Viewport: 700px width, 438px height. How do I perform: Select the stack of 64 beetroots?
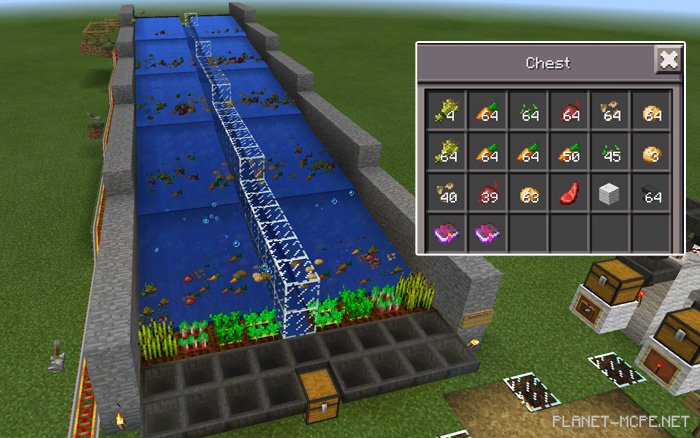tap(569, 112)
